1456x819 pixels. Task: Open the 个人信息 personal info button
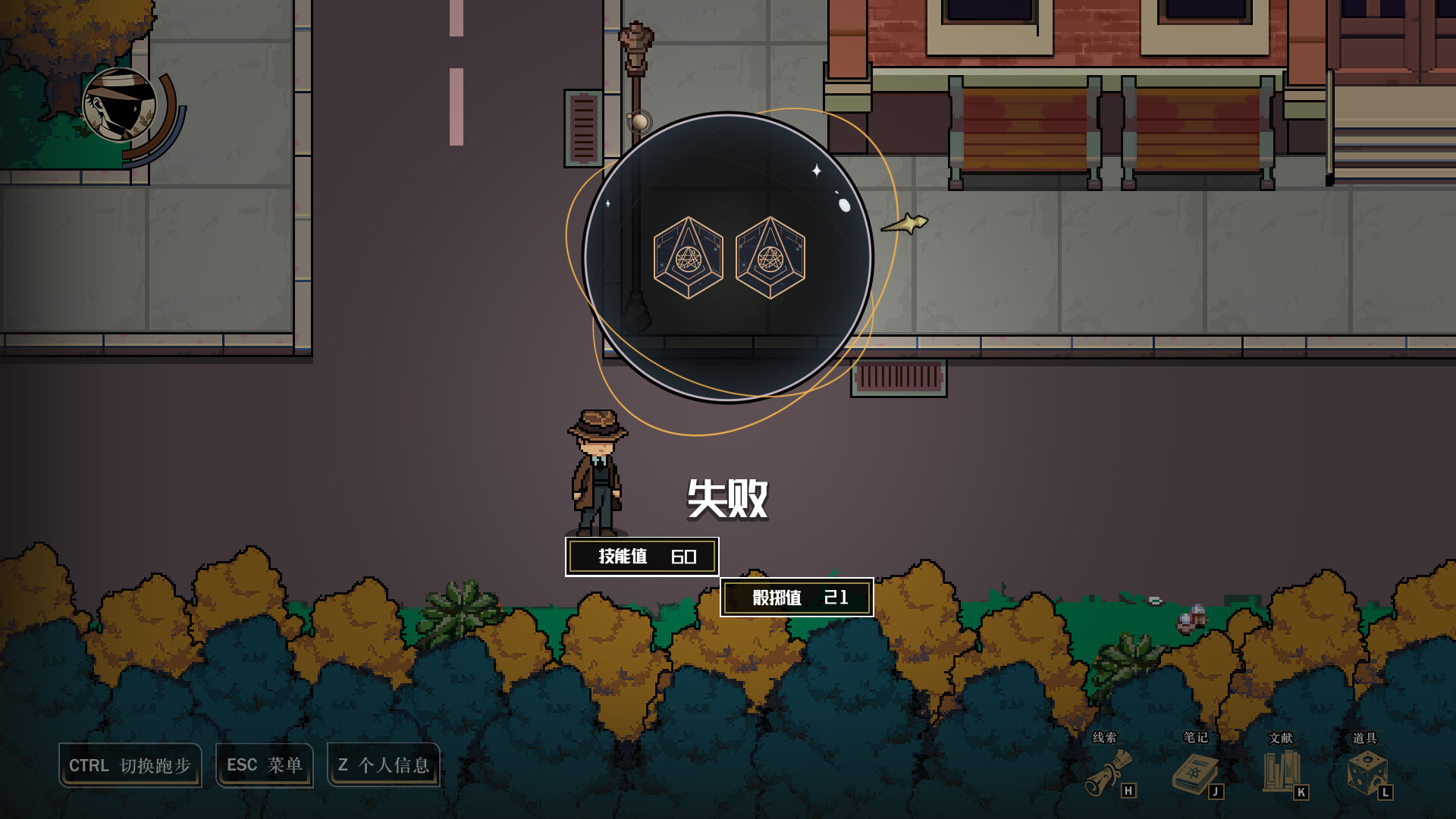tap(383, 765)
